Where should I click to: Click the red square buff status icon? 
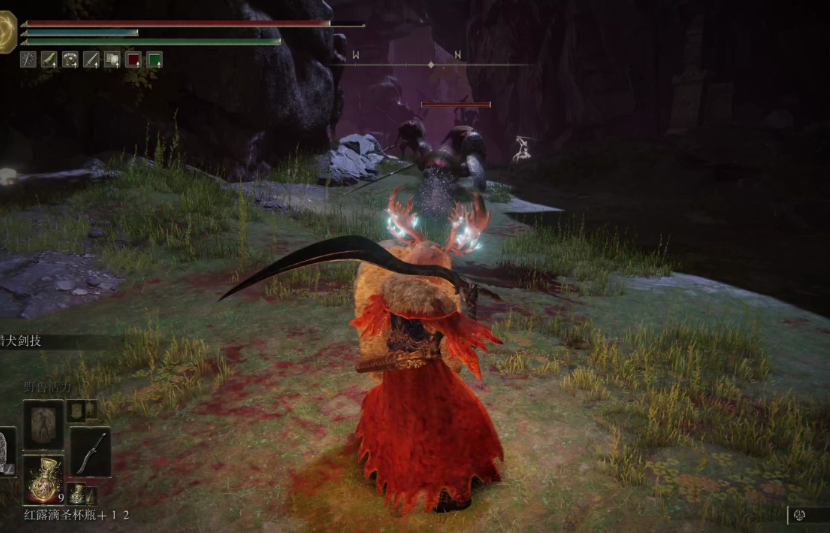pyautogui.click(x=133, y=60)
